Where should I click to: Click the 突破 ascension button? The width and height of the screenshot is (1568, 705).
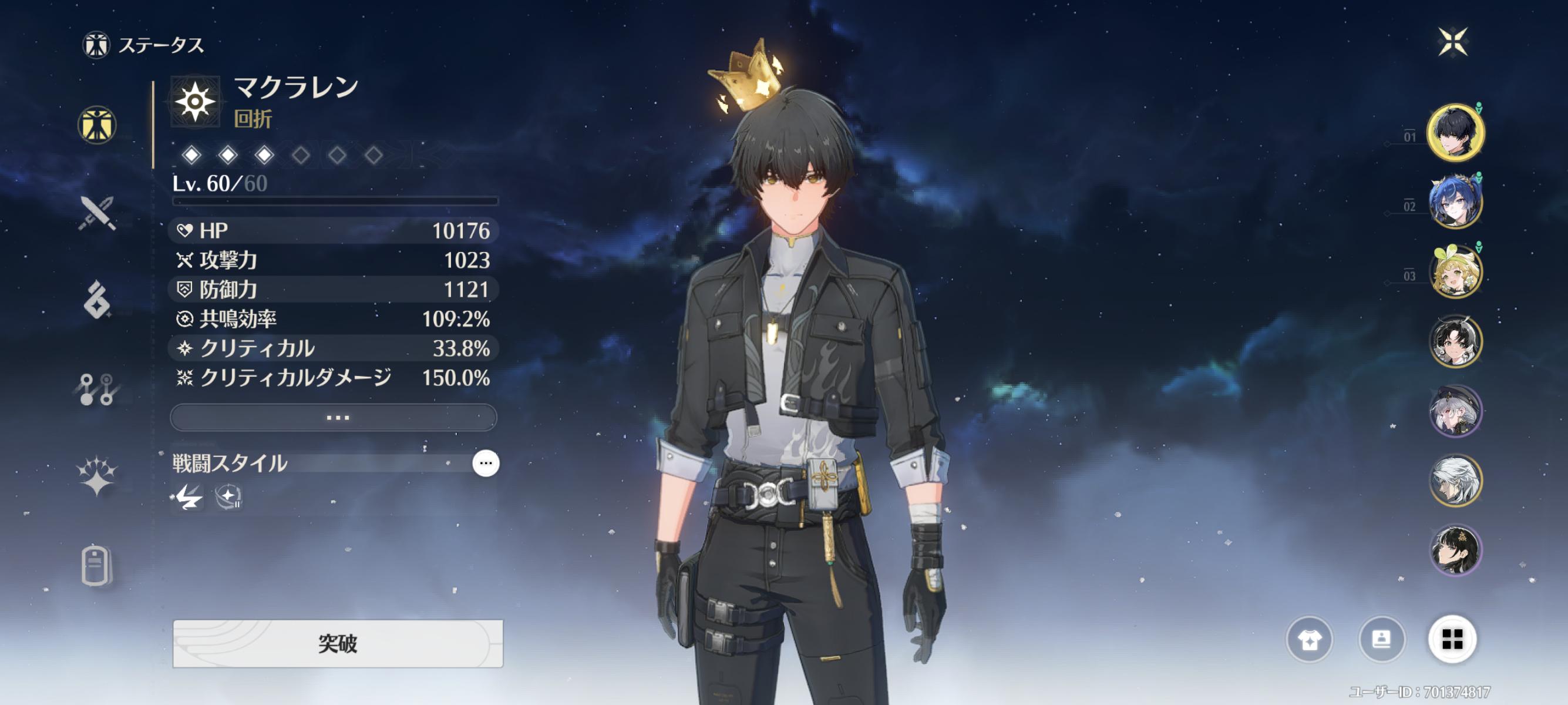pyautogui.click(x=338, y=643)
